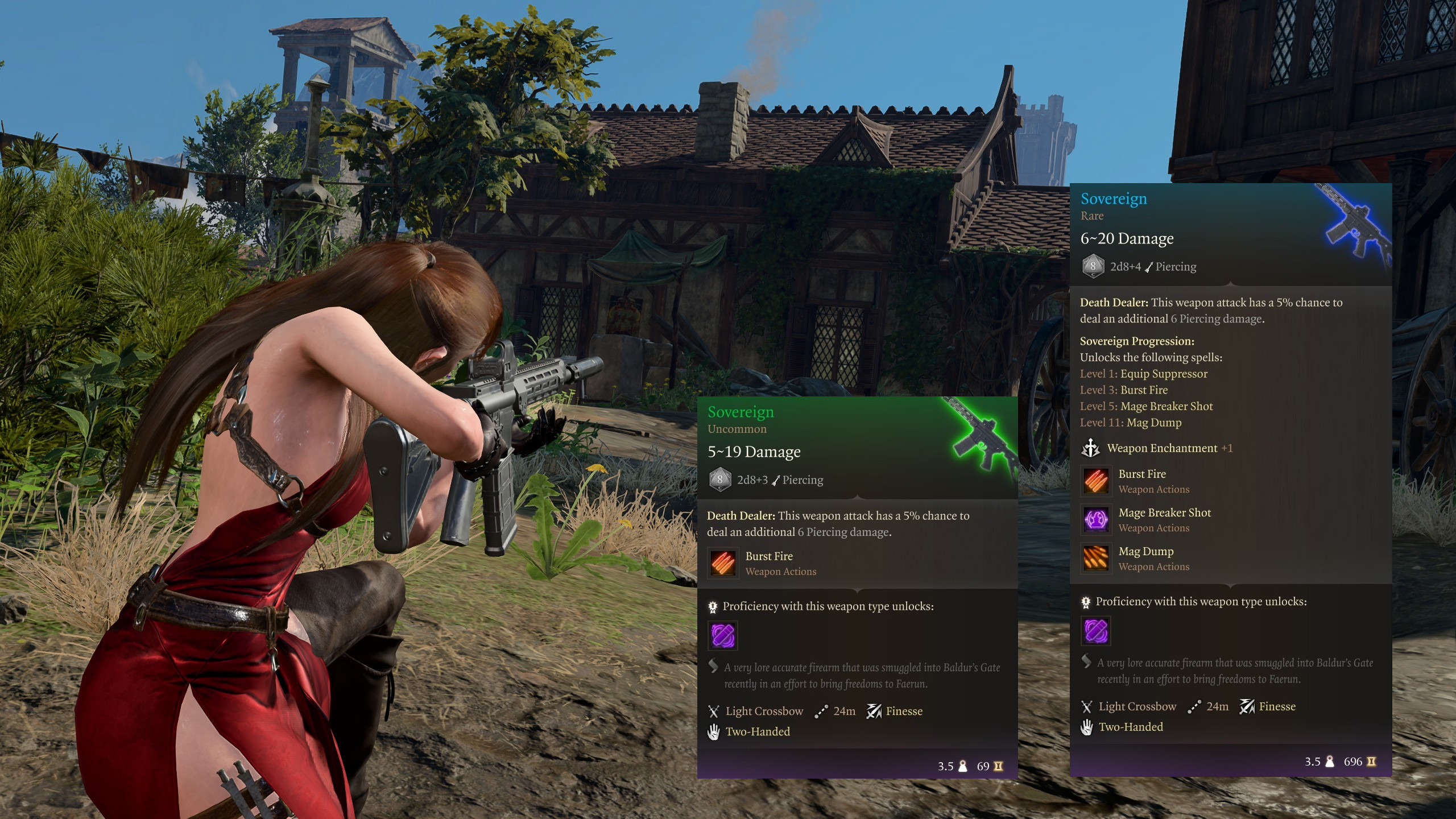The height and width of the screenshot is (819, 1456).
Task: Click proficiency unlock icon in Uncommon tooltip
Action: [x=723, y=635]
